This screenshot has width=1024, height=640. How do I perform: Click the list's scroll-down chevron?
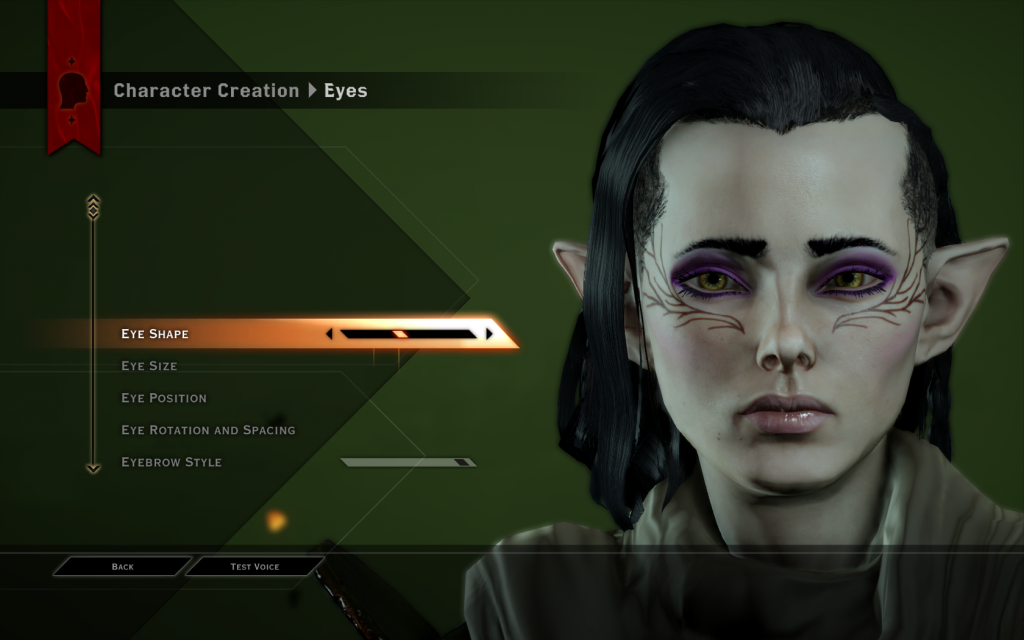(x=93, y=467)
